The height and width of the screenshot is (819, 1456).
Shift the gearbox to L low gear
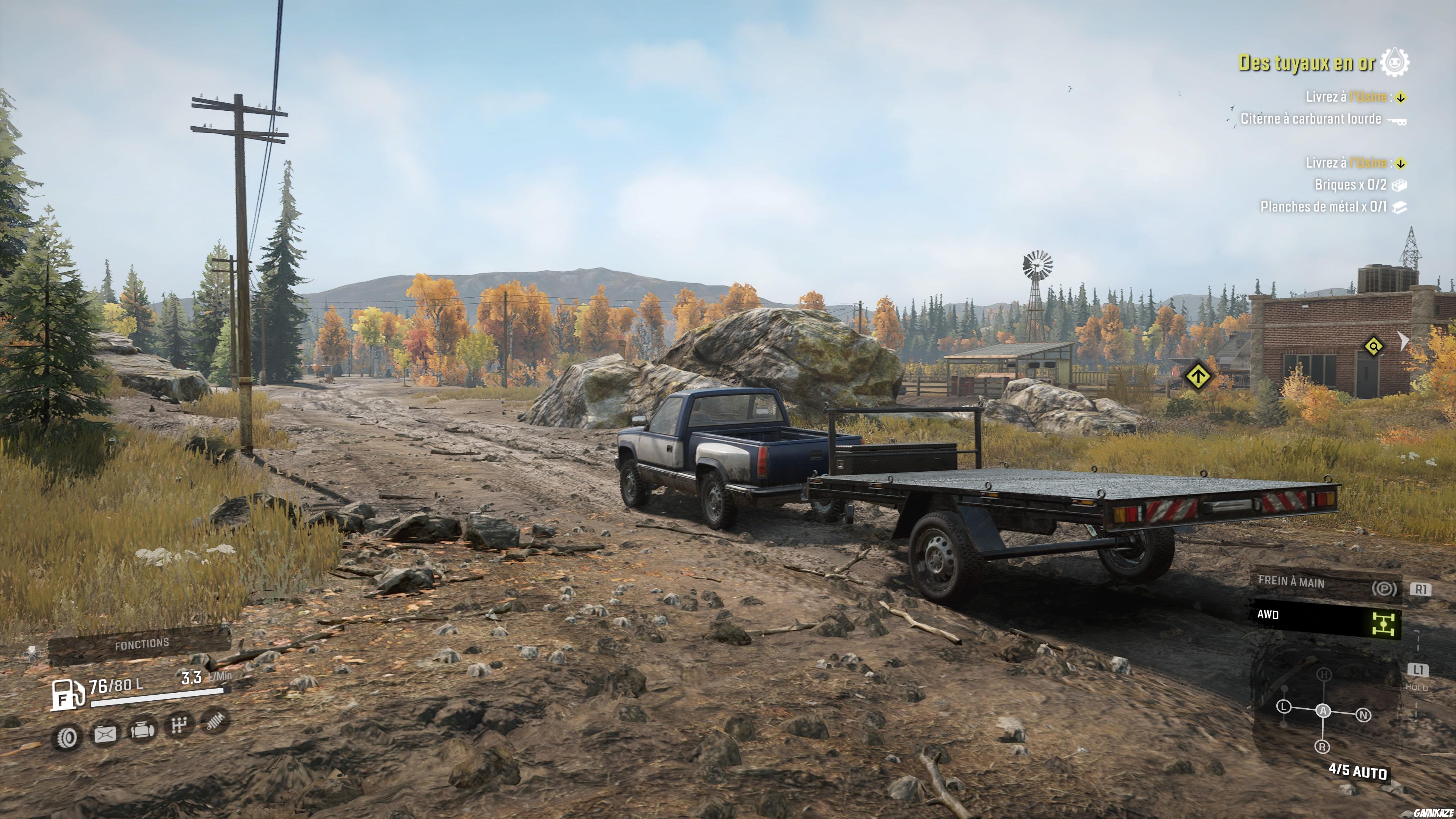coord(1284,707)
